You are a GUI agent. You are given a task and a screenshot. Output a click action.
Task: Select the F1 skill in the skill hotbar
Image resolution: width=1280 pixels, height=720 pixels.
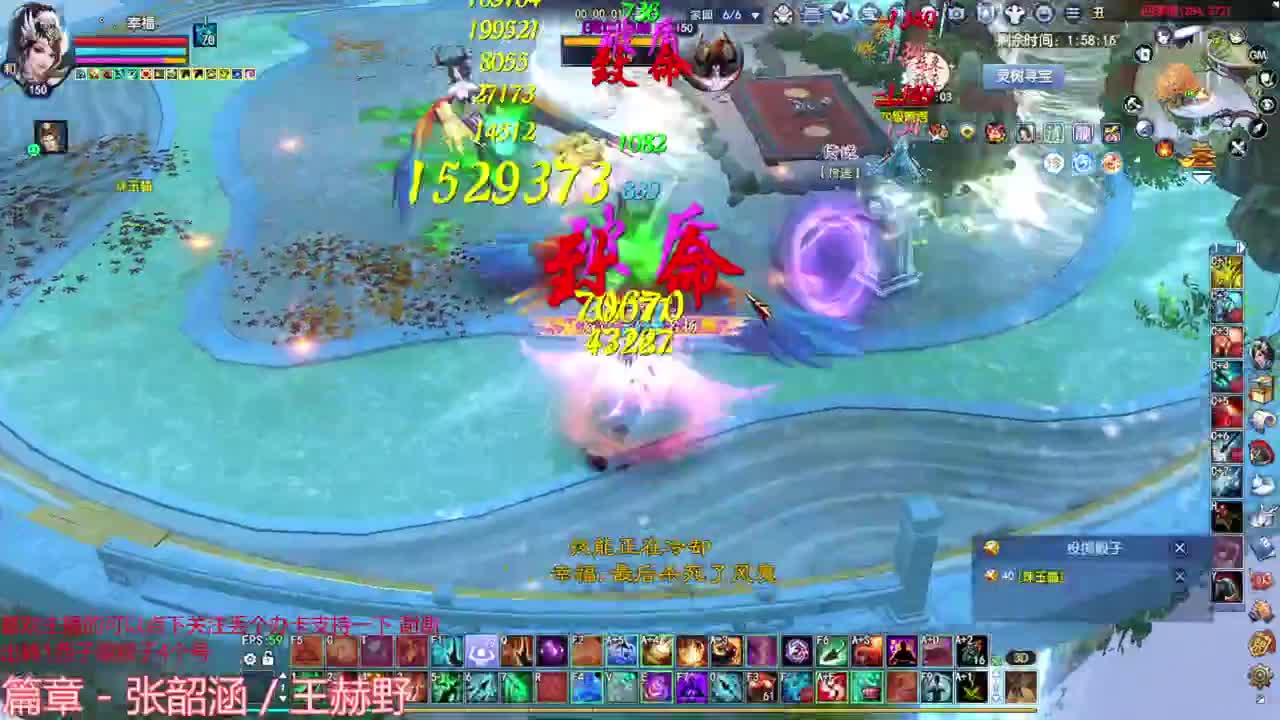point(446,652)
